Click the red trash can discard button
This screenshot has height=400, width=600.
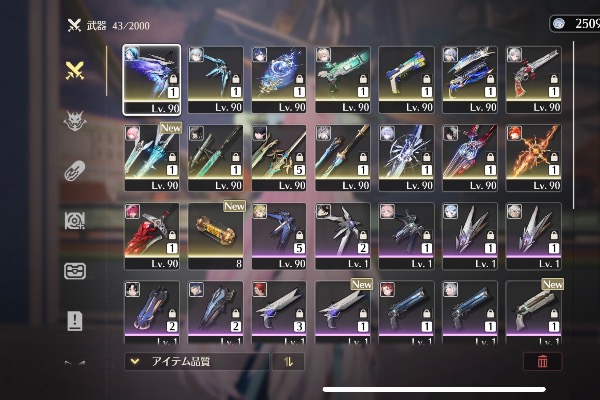click(542, 362)
